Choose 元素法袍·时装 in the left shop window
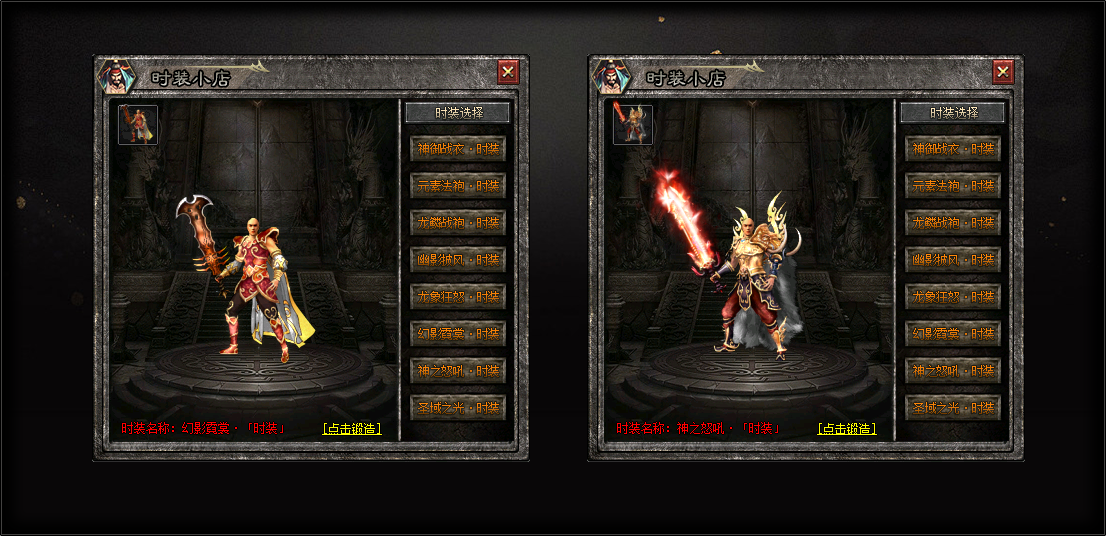This screenshot has height=536, width=1106. click(458, 186)
